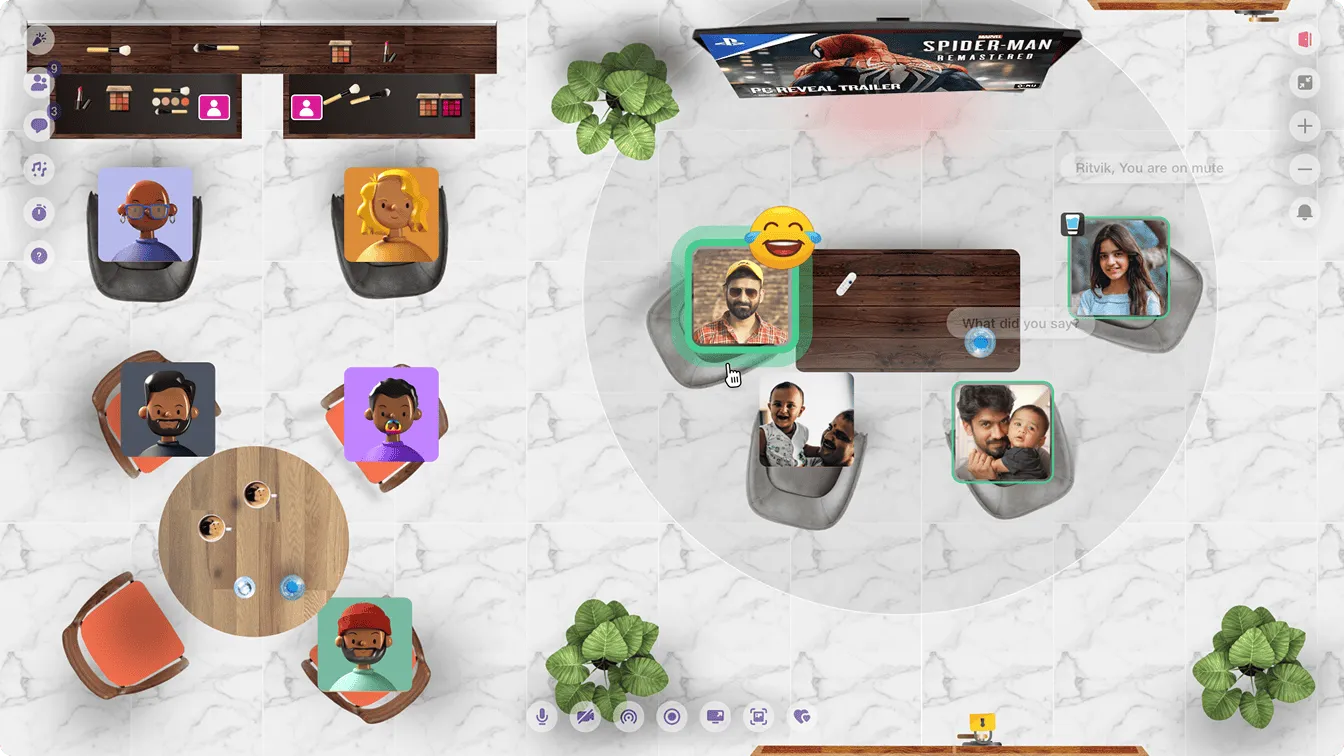The width and height of the screenshot is (1344, 756).
Task: Open the bell notifications button
Action: [x=1304, y=212]
